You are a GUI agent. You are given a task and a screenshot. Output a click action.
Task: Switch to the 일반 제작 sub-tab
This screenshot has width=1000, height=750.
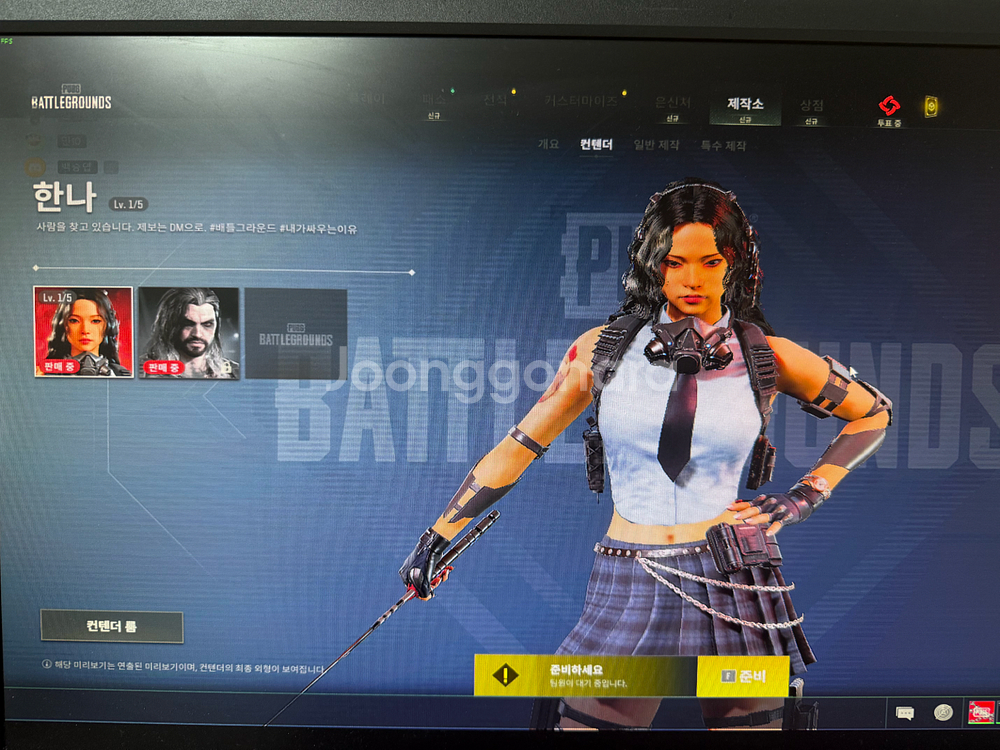click(656, 145)
